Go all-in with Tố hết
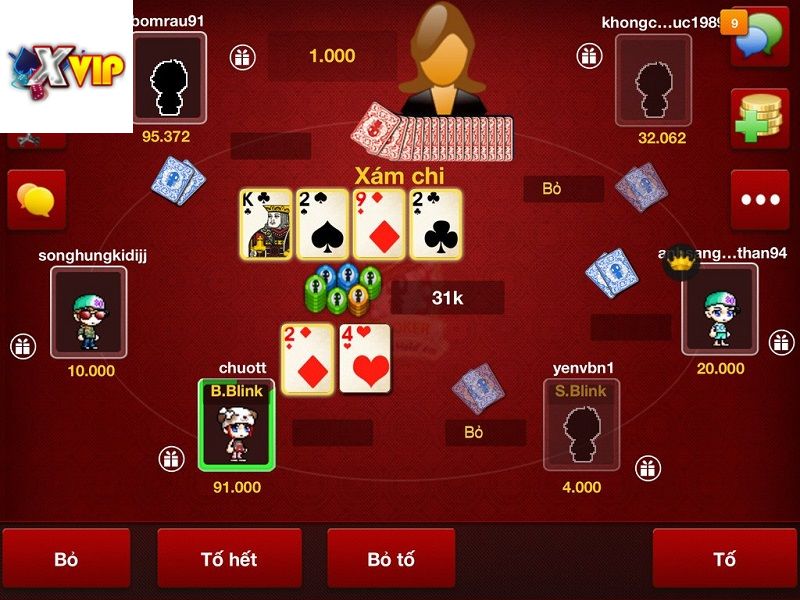Viewport: 800px width, 600px height. 229,559
